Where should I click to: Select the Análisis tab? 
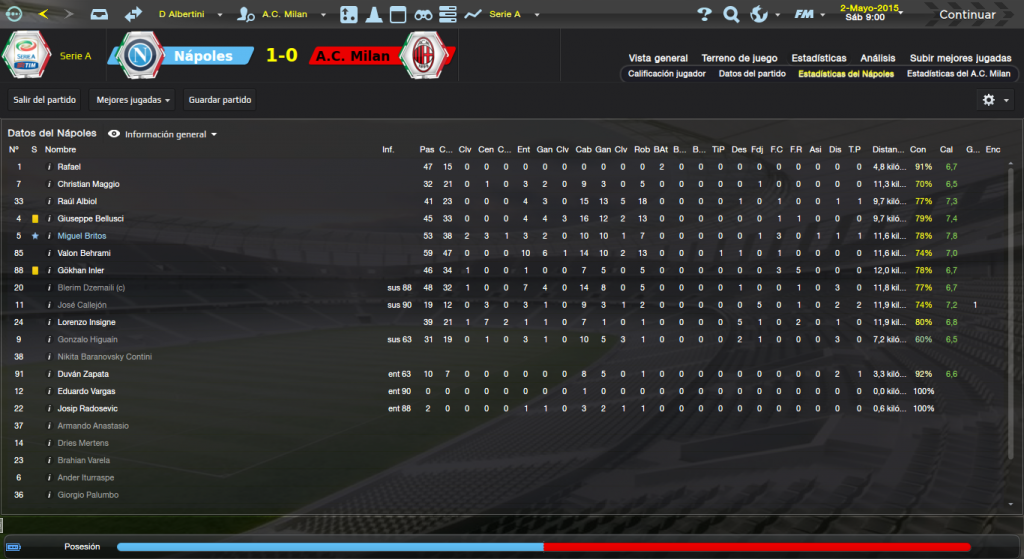tap(877, 58)
